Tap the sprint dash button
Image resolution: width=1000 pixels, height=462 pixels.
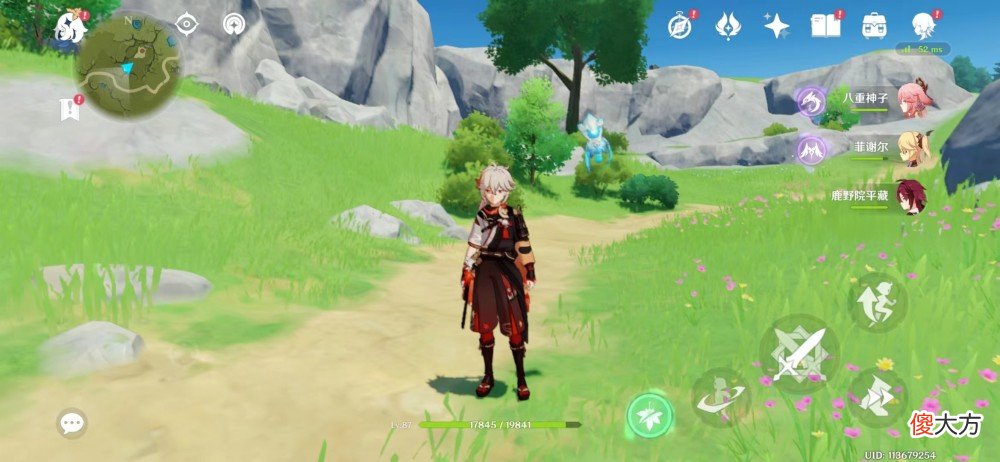click(x=877, y=397)
